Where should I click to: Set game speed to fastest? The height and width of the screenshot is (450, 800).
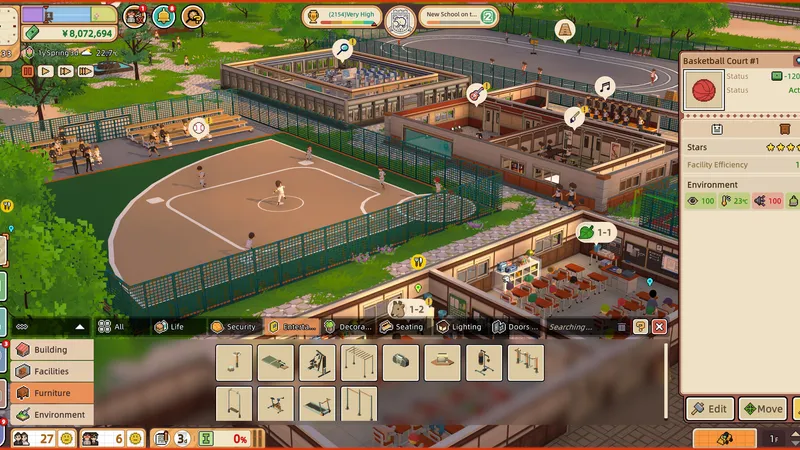[x=85, y=71]
